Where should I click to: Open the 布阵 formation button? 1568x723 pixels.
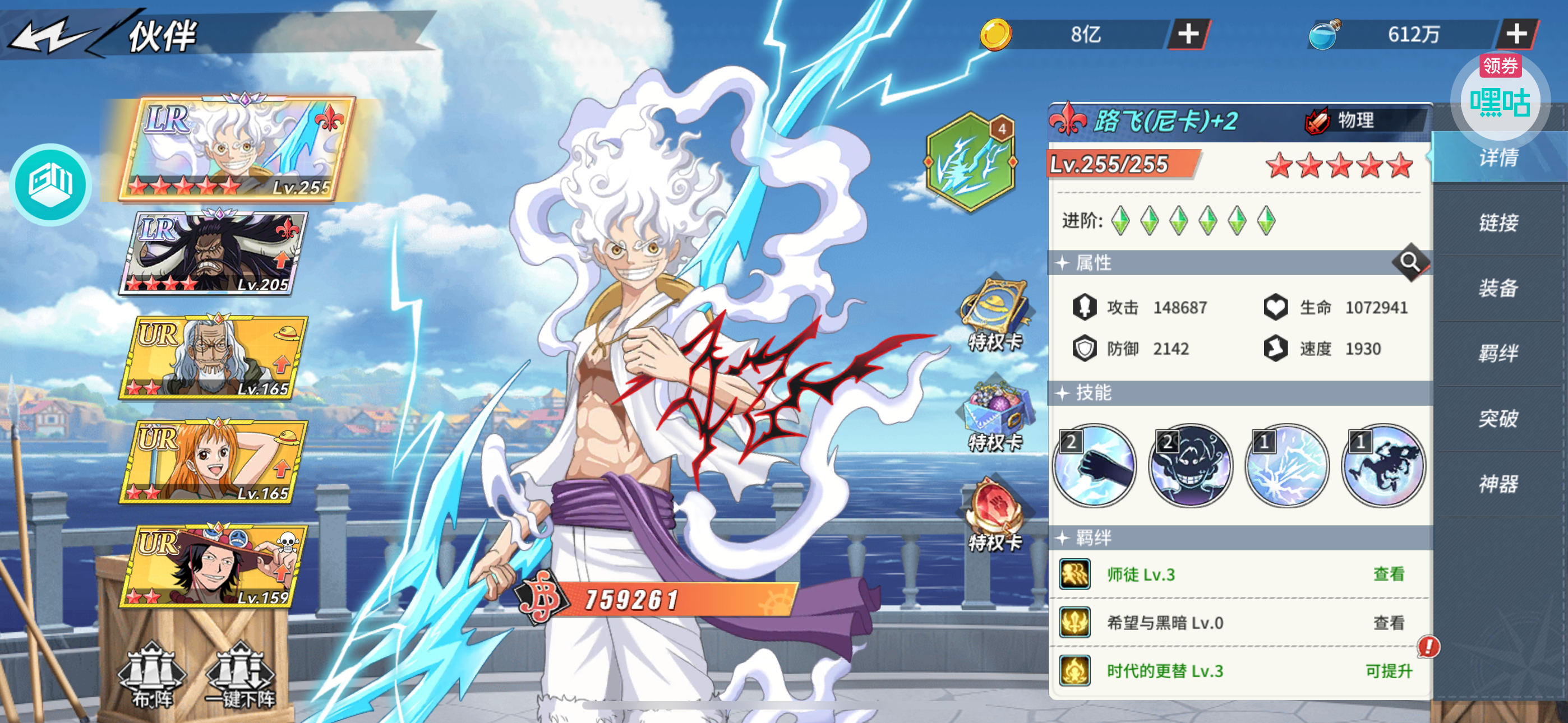[152, 676]
